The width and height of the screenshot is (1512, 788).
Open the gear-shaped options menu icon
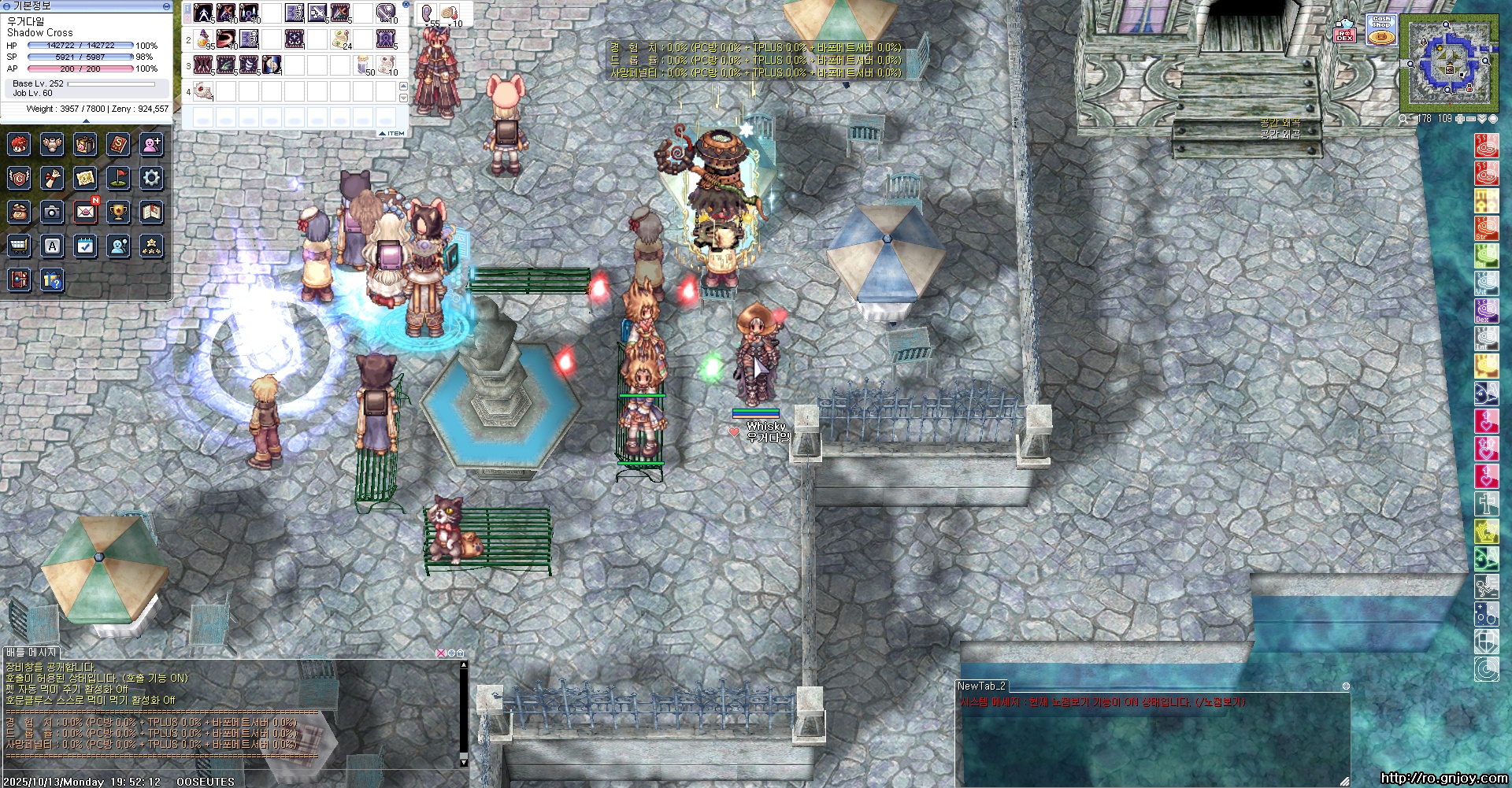pos(151,178)
